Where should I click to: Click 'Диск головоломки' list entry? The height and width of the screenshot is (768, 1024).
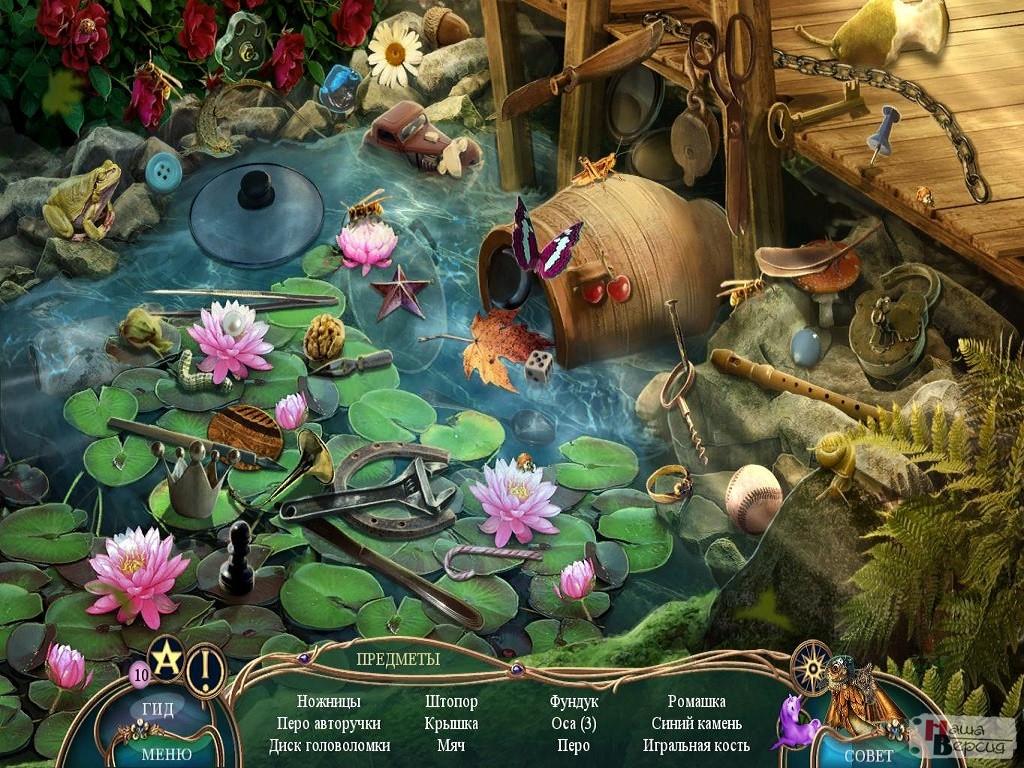pyautogui.click(x=329, y=746)
